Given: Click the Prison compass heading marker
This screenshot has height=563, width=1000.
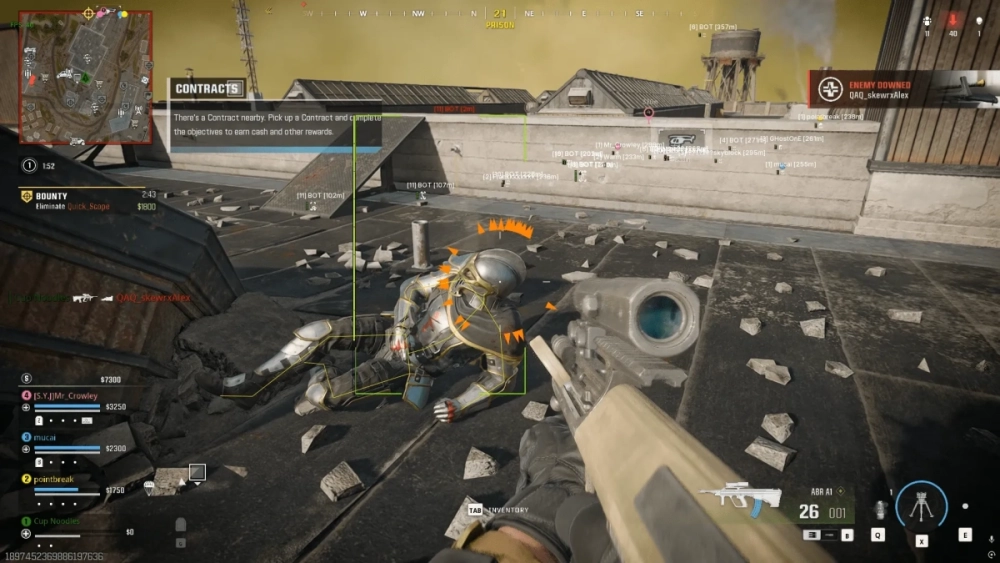Looking at the screenshot, I should [499, 19].
